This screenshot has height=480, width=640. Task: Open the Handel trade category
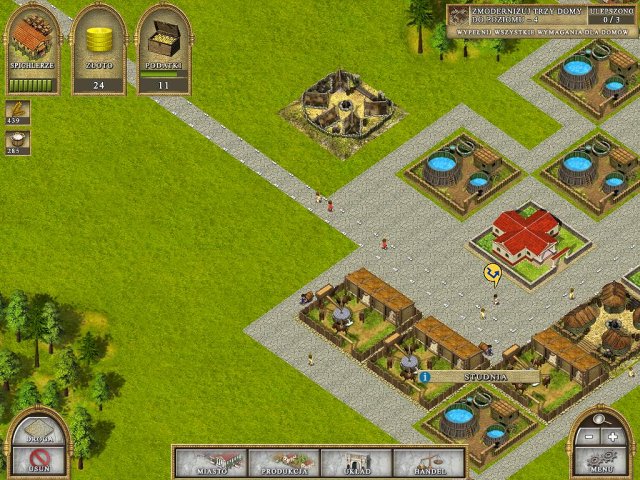tap(428, 463)
